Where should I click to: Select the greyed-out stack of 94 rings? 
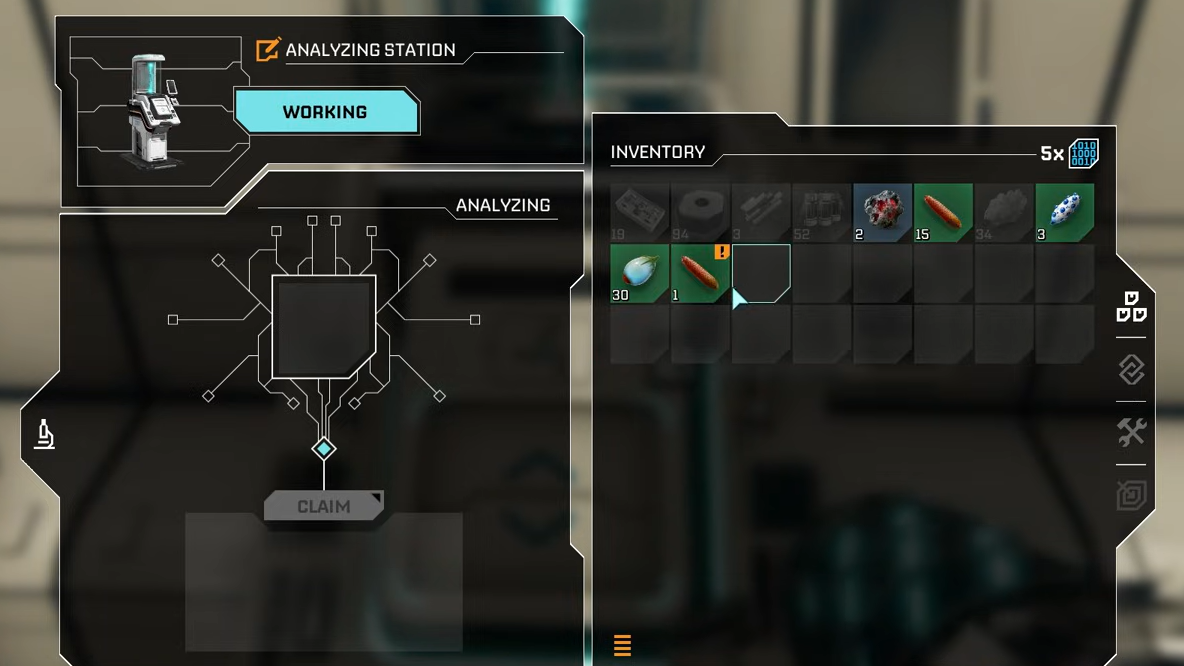(700, 212)
